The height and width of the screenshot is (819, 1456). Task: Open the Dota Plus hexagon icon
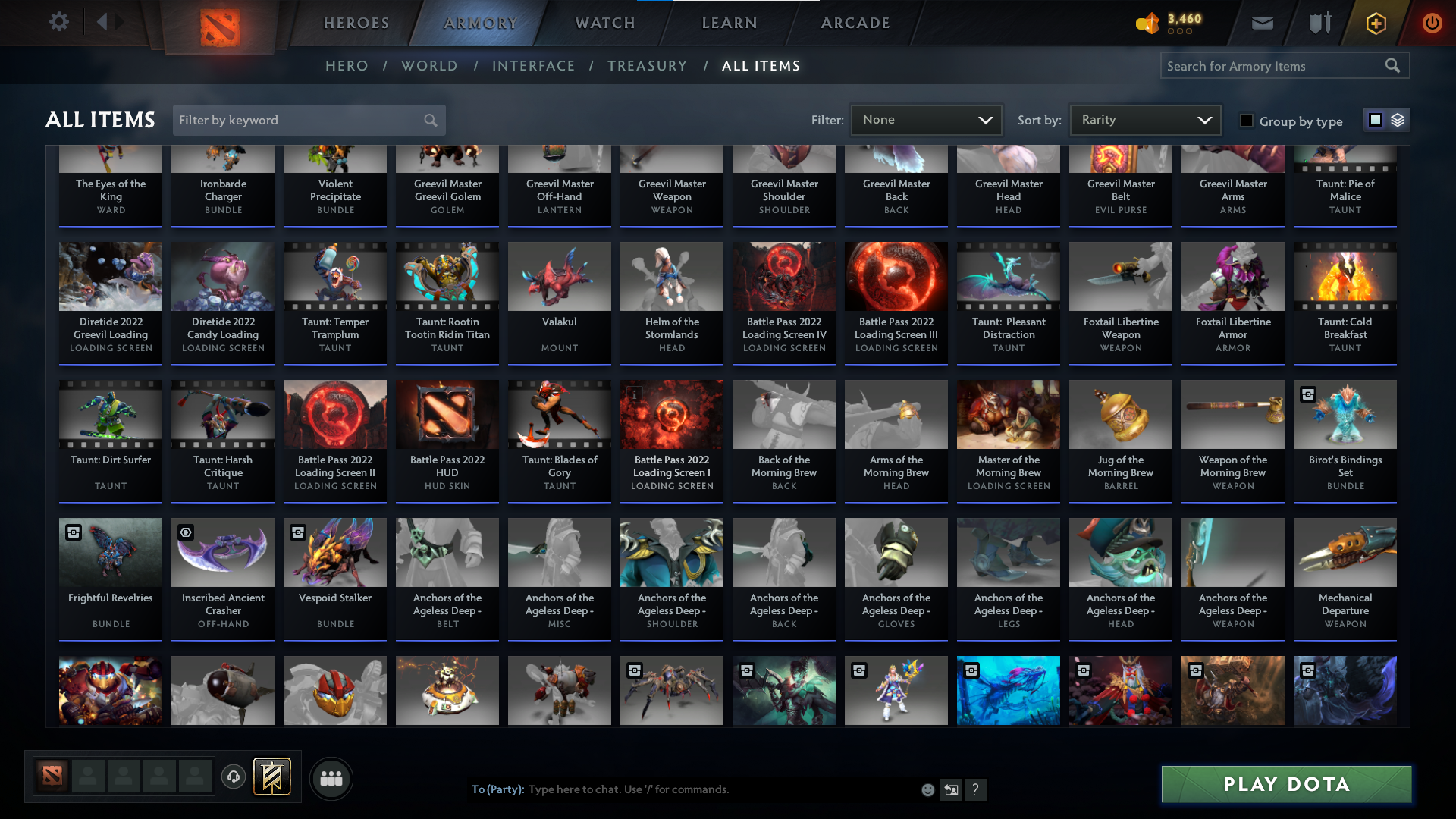(x=1375, y=23)
